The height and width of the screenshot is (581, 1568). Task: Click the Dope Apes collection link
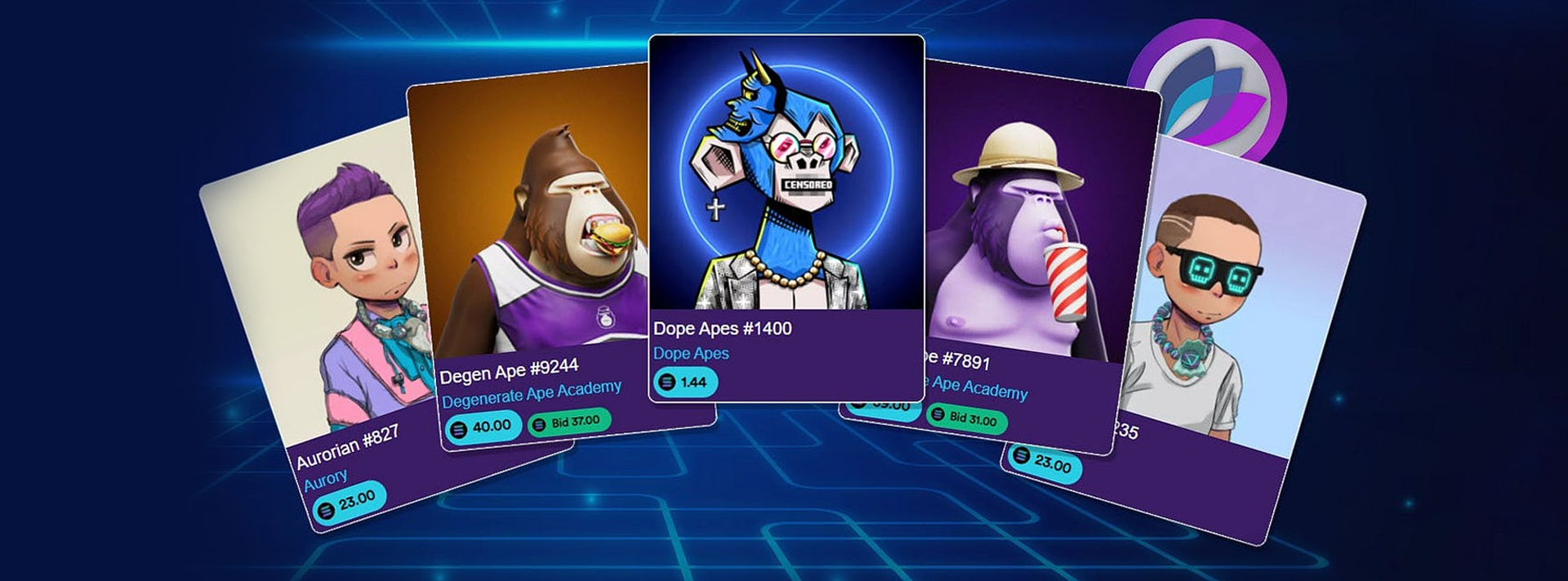coord(691,354)
